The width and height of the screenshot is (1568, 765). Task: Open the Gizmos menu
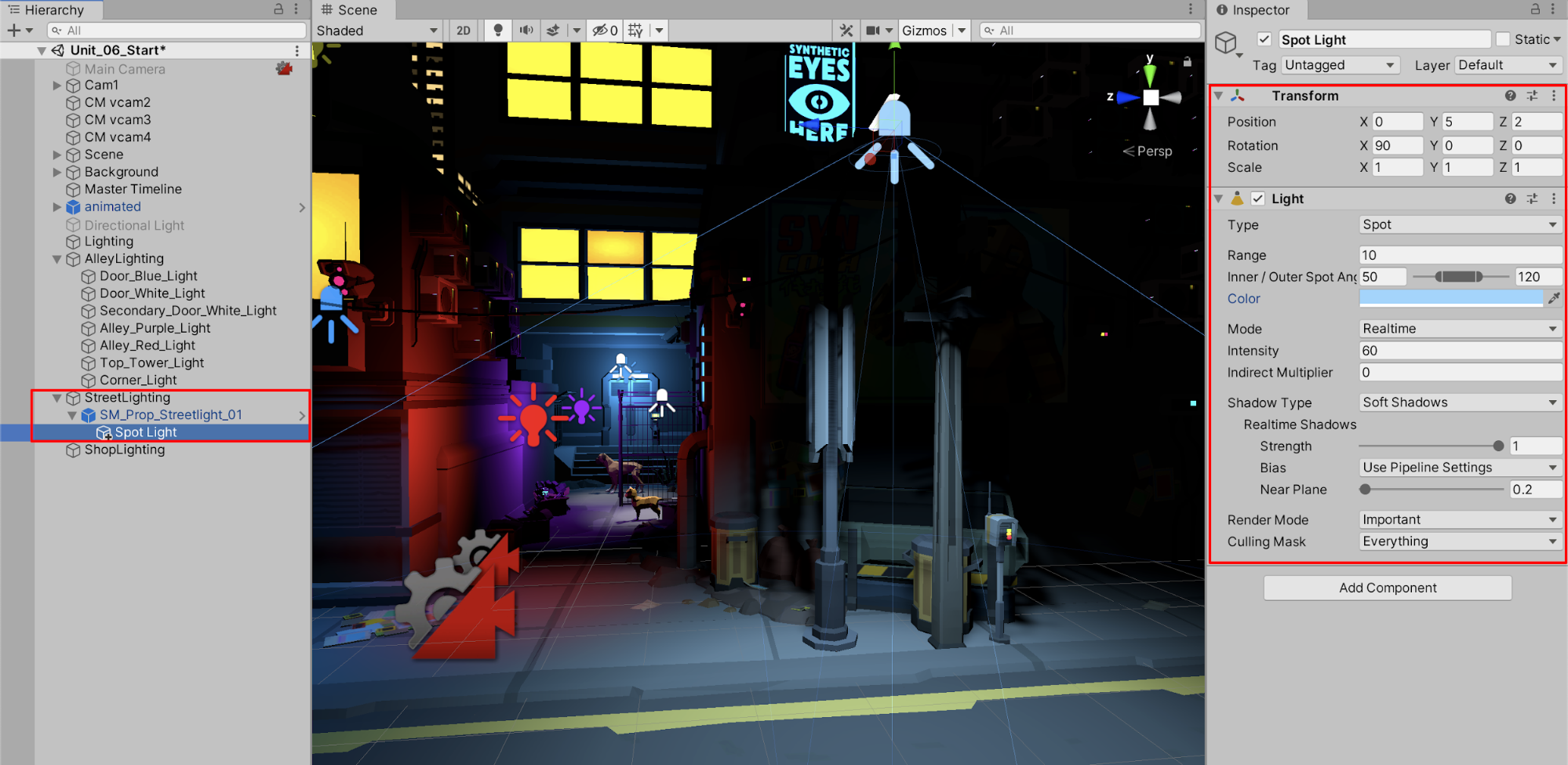[926, 31]
